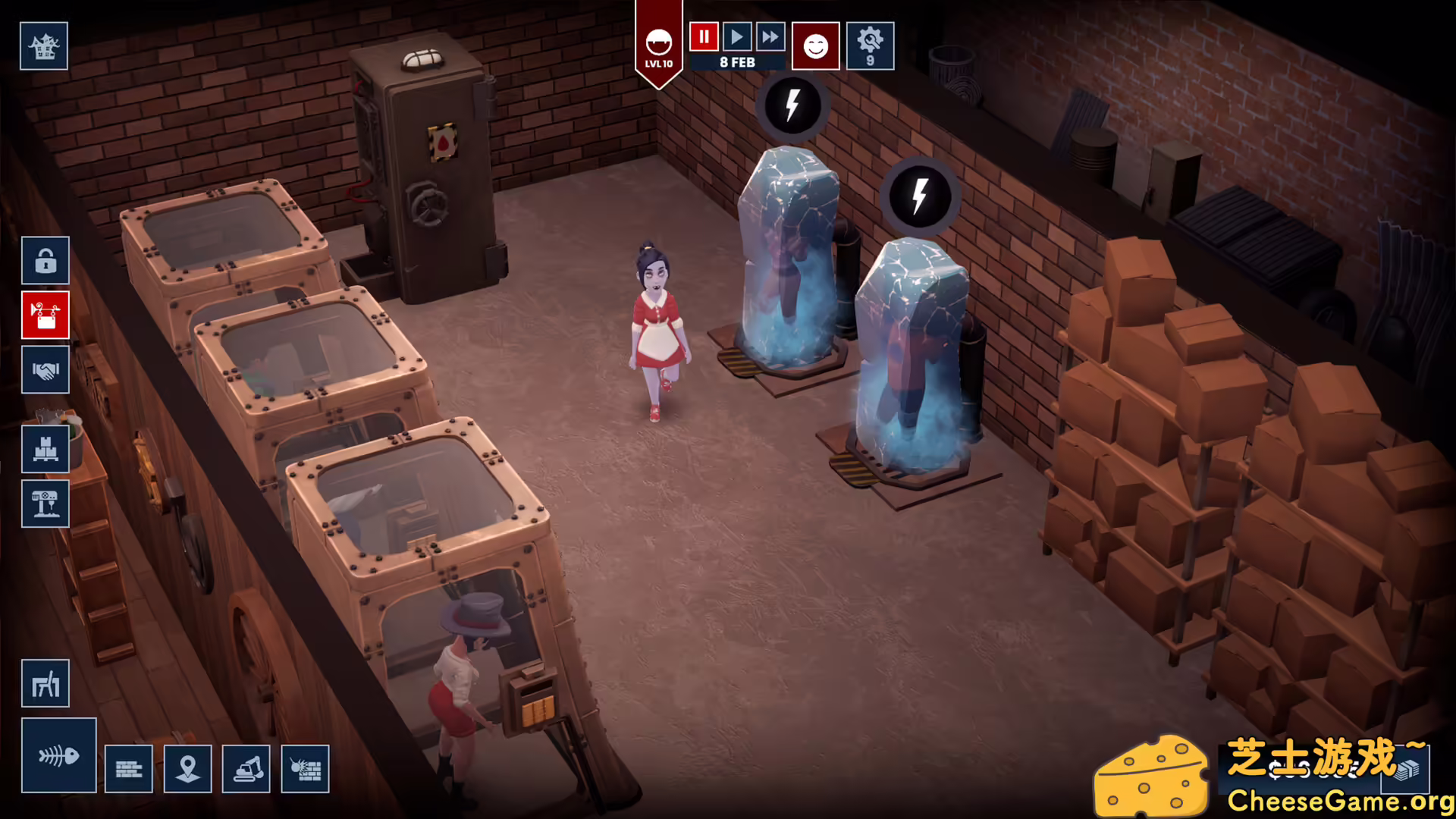Open the location pin zoning tool
Screen dimensions: 1456x819
pos(187,768)
